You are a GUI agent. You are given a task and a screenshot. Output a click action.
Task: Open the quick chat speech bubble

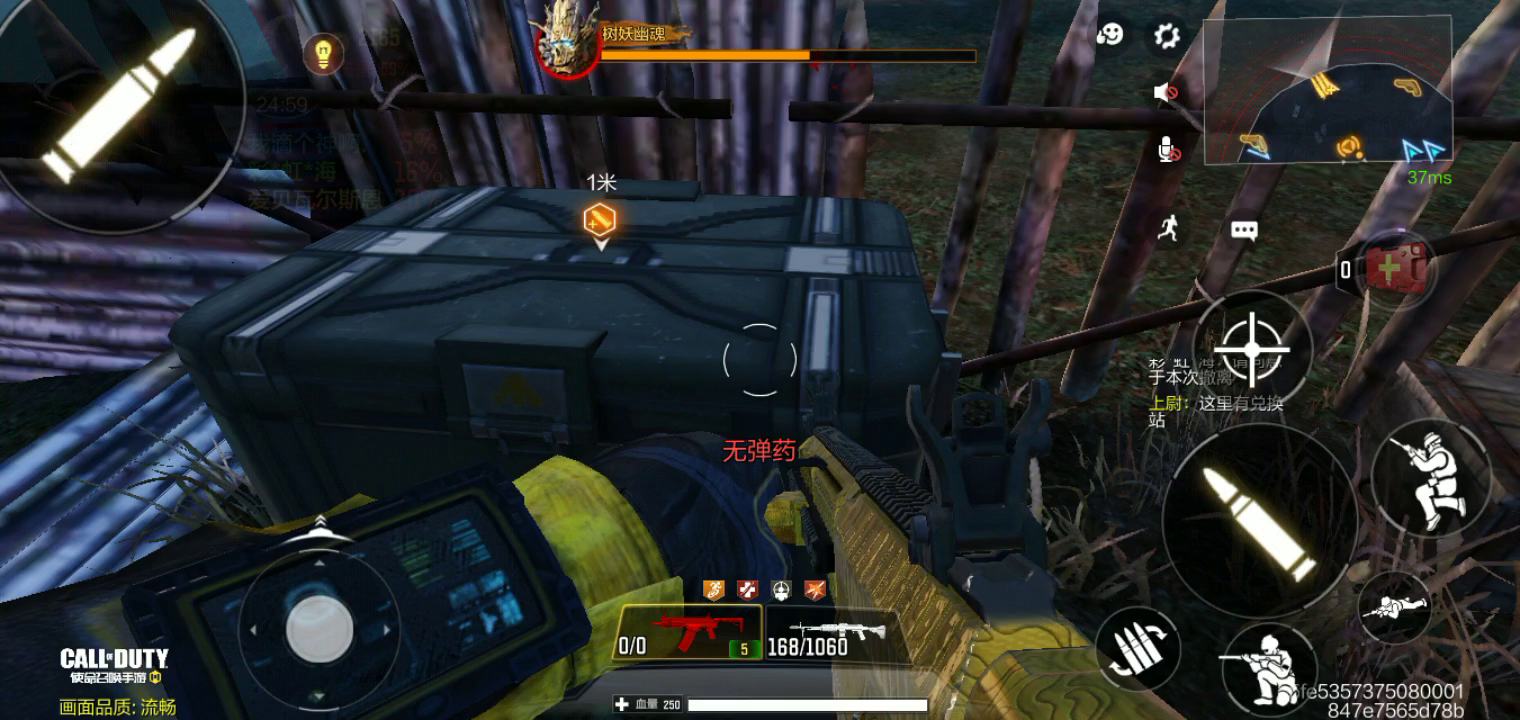1244,231
